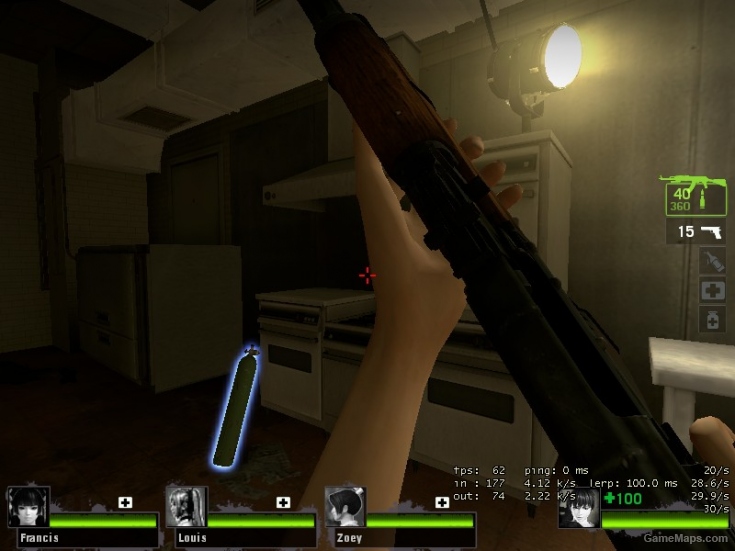The height and width of the screenshot is (551, 735).
Task: Click Francis's teammate portrait
Action: point(27,507)
